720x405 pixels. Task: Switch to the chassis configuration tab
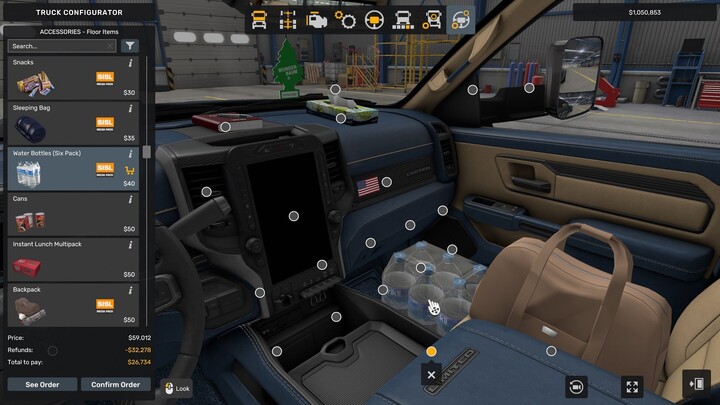(x=288, y=19)
